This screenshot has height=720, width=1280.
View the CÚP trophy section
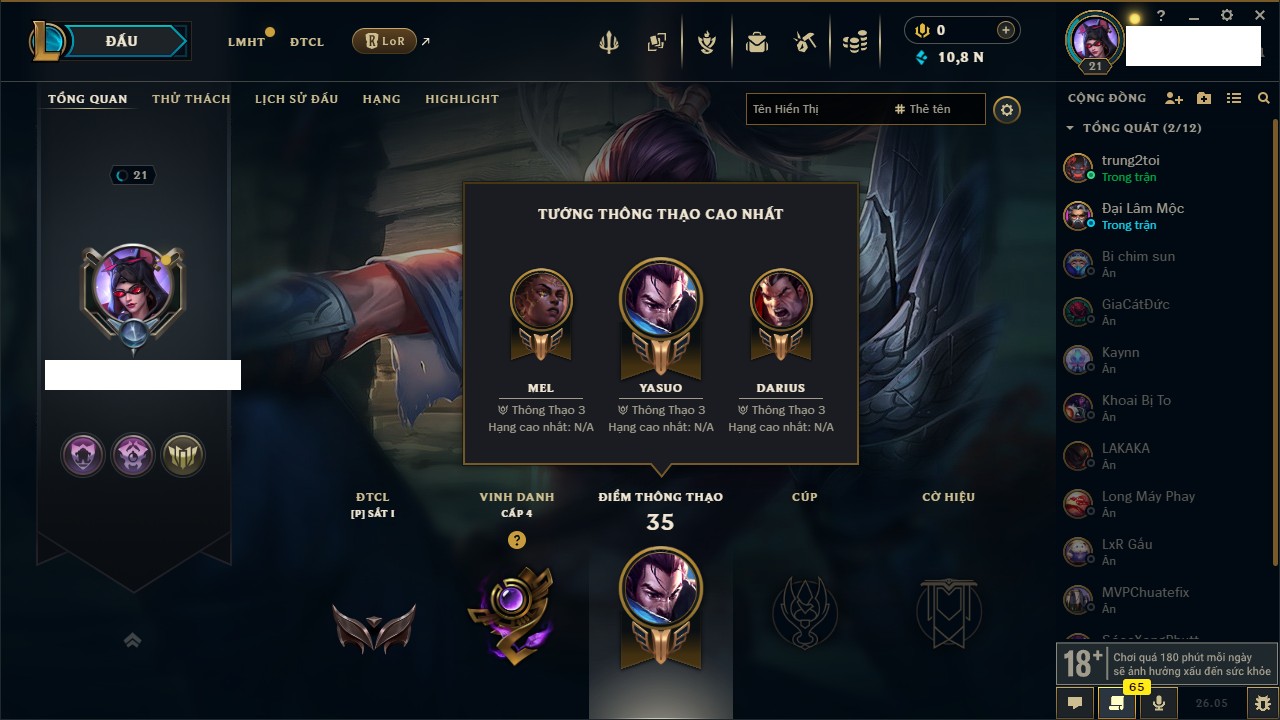[x=804, y=610]
